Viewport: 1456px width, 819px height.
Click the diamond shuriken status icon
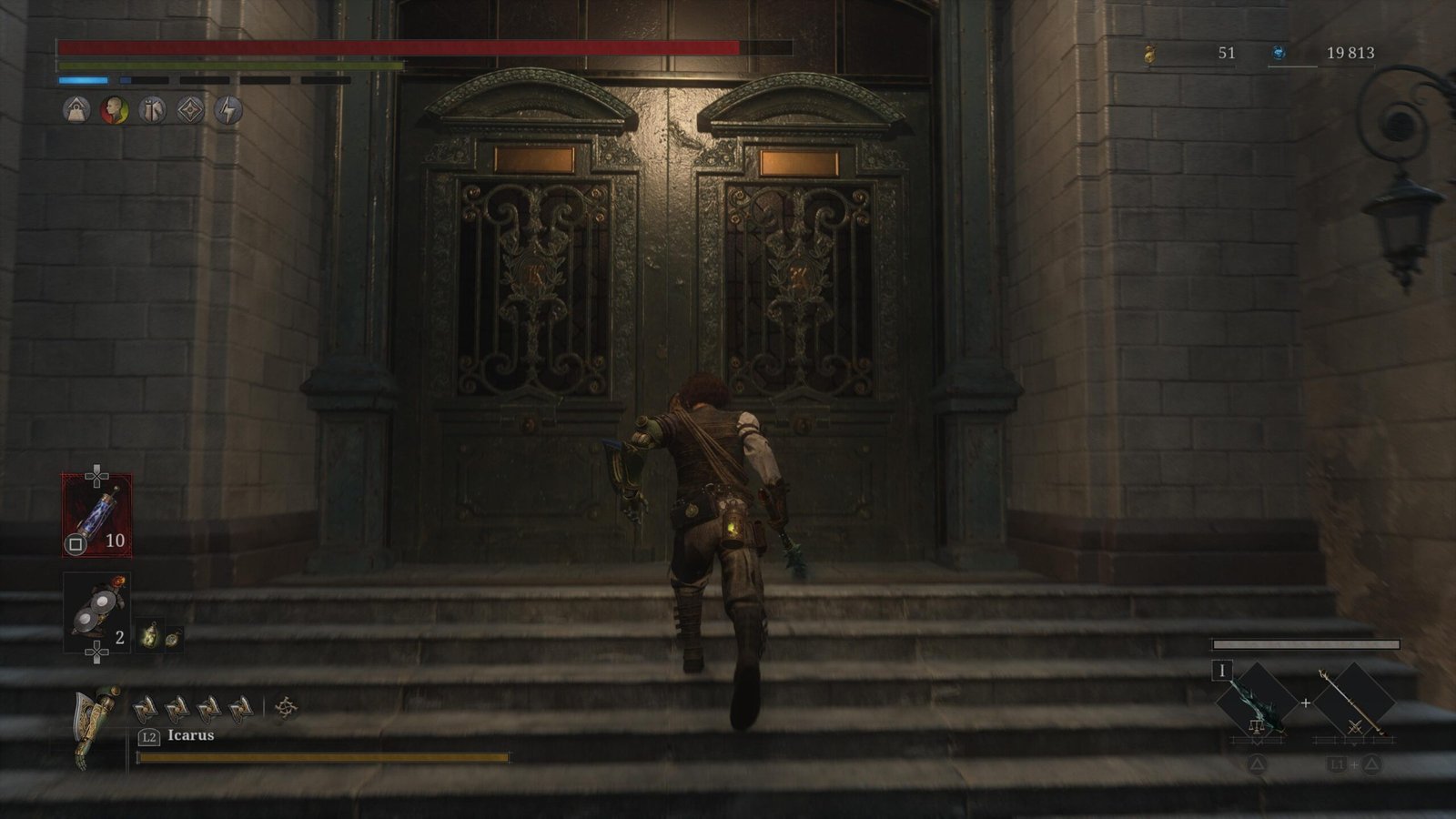[190, 111]
